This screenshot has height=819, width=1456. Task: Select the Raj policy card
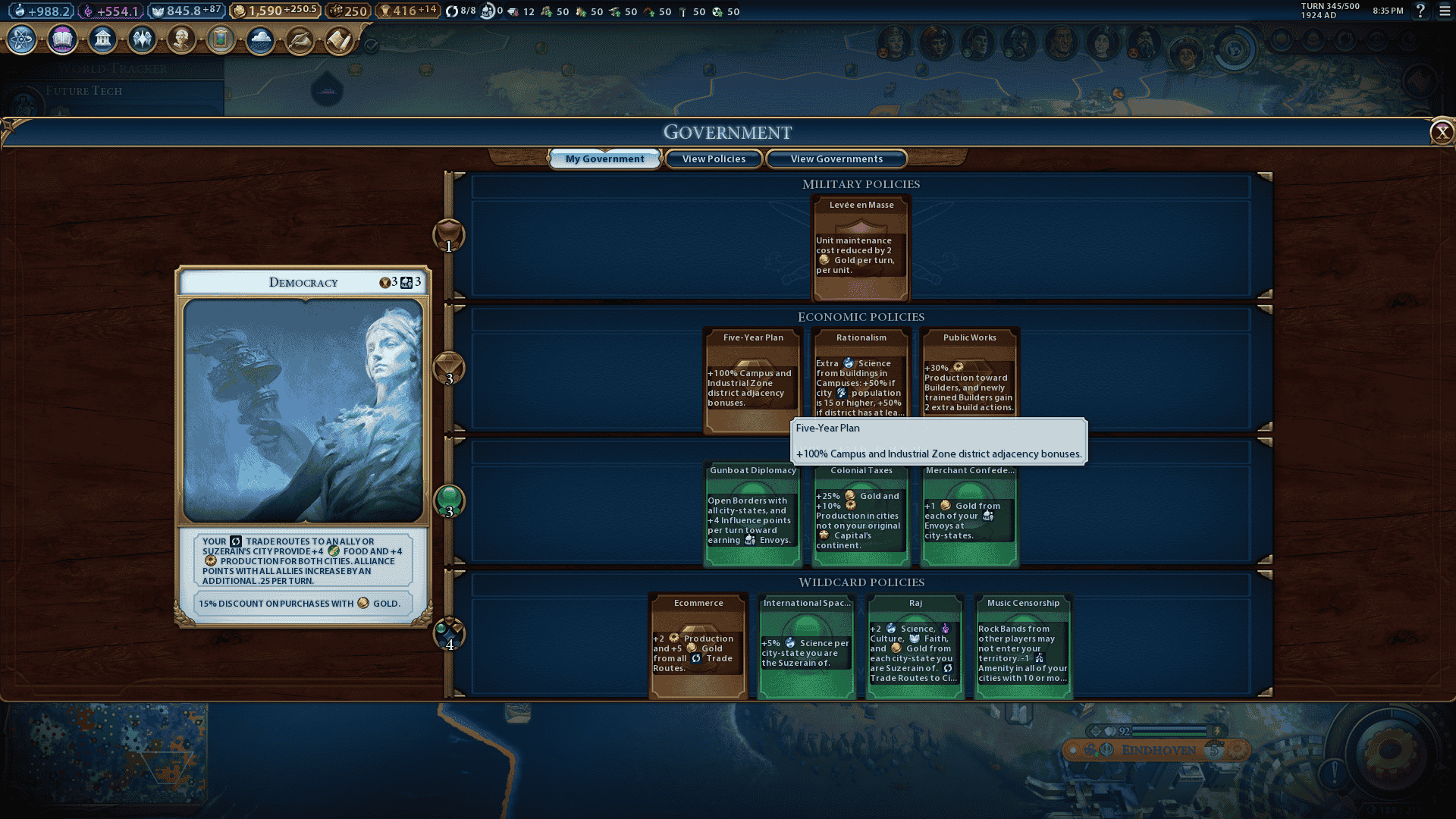coord(915,646)
